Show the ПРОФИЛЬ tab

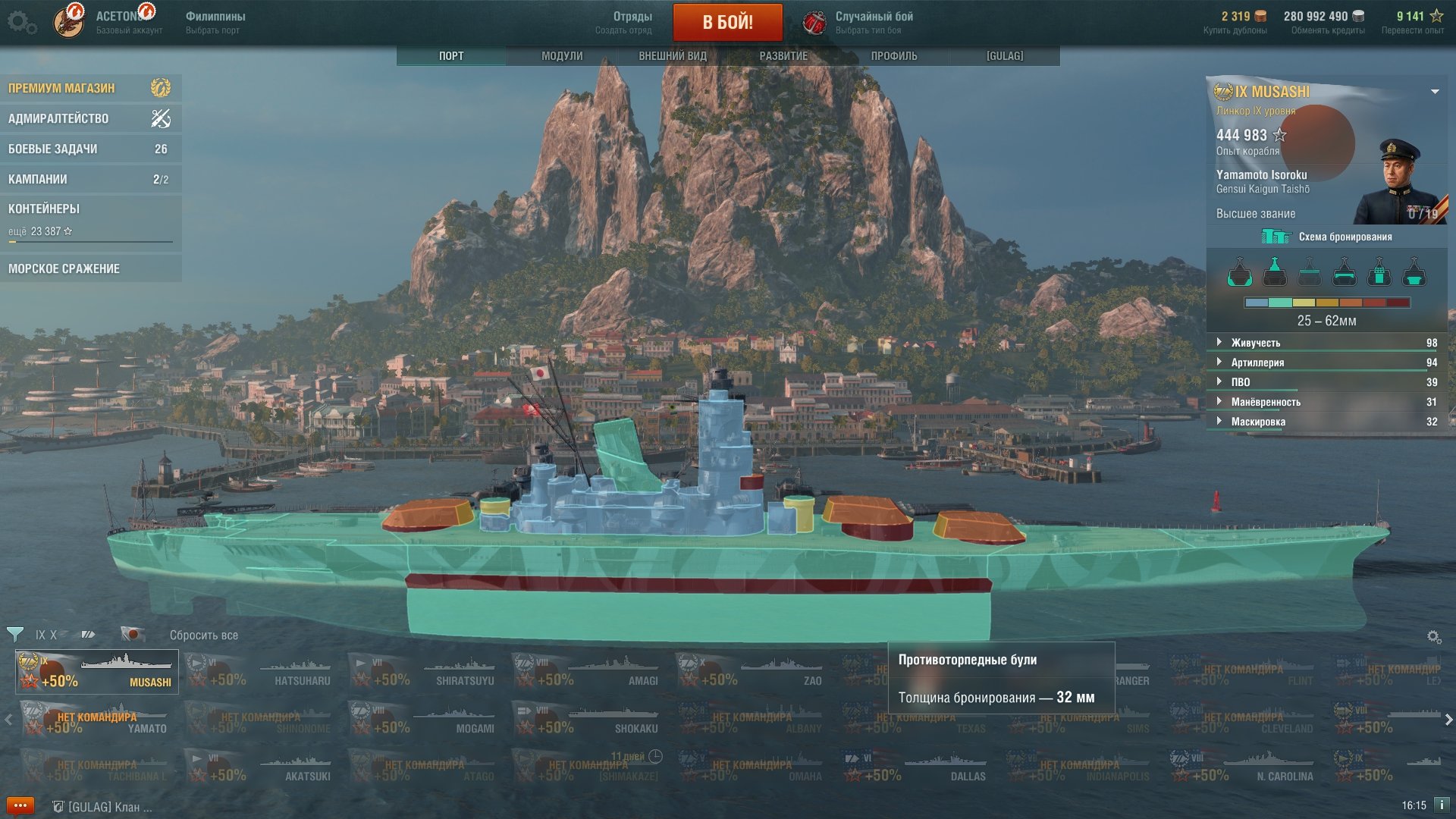pyautogui.click(x=893, y=56)
